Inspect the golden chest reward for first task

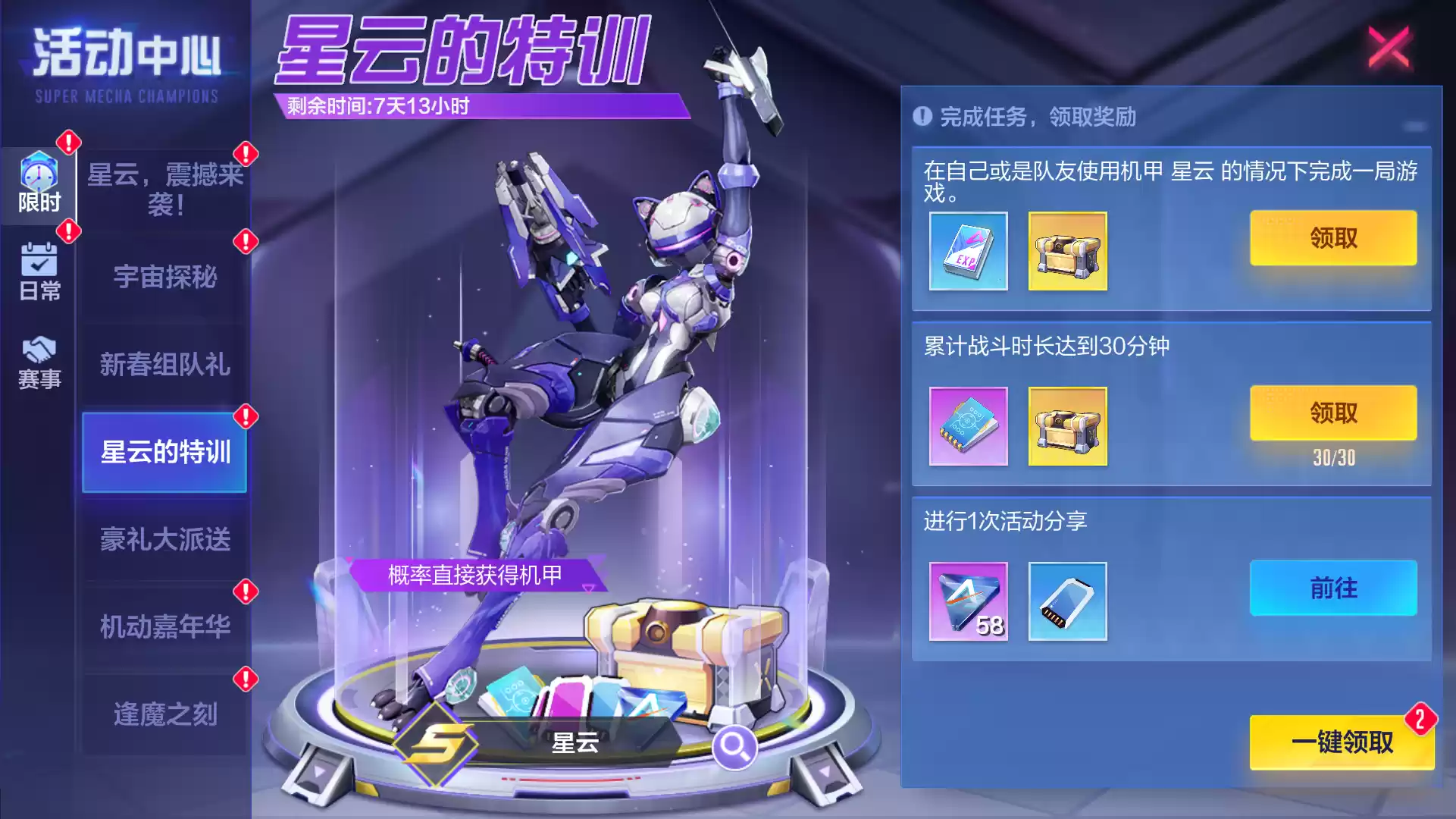(1067, 252)
